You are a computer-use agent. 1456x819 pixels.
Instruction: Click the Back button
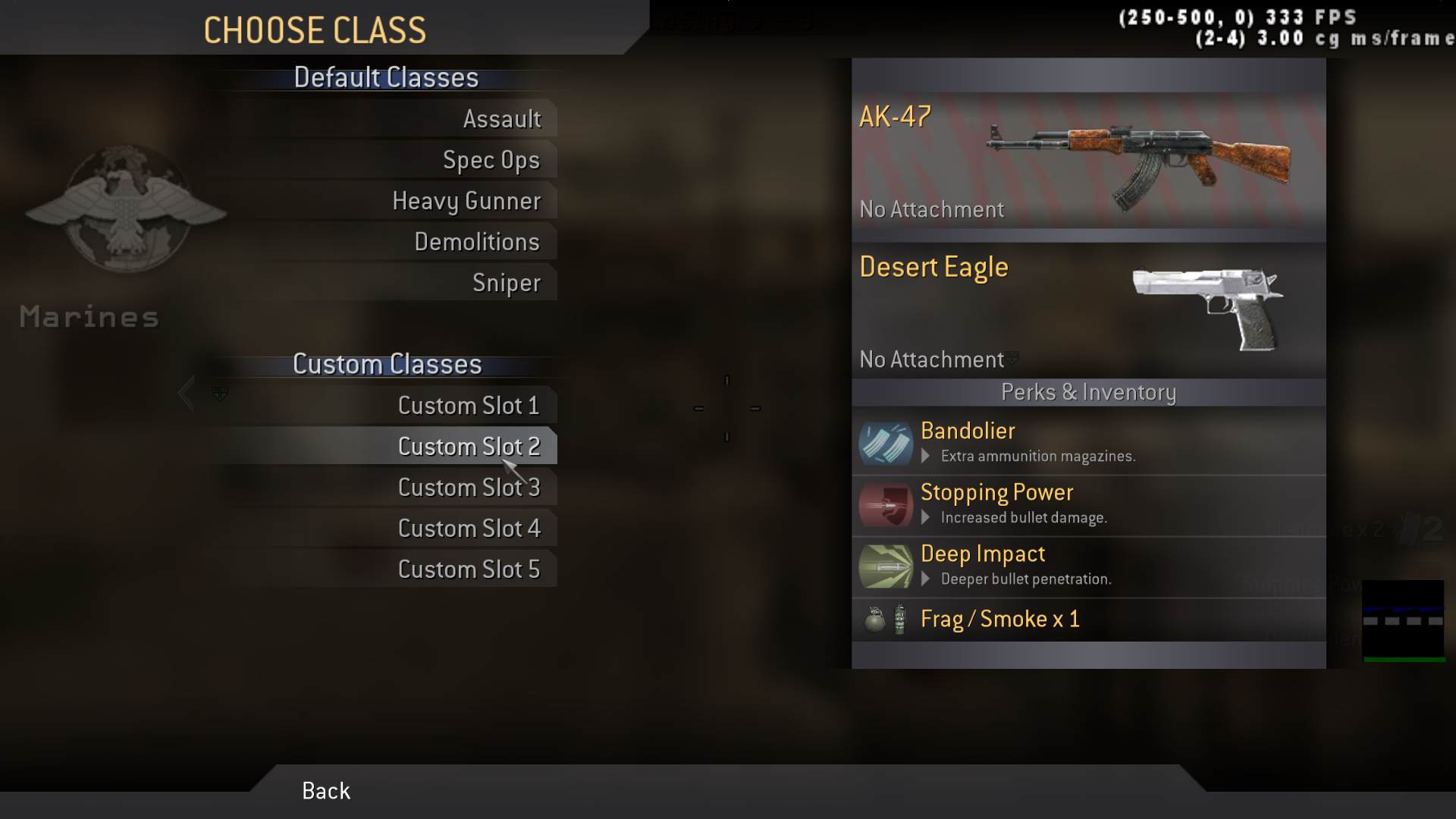coord(325,791)
